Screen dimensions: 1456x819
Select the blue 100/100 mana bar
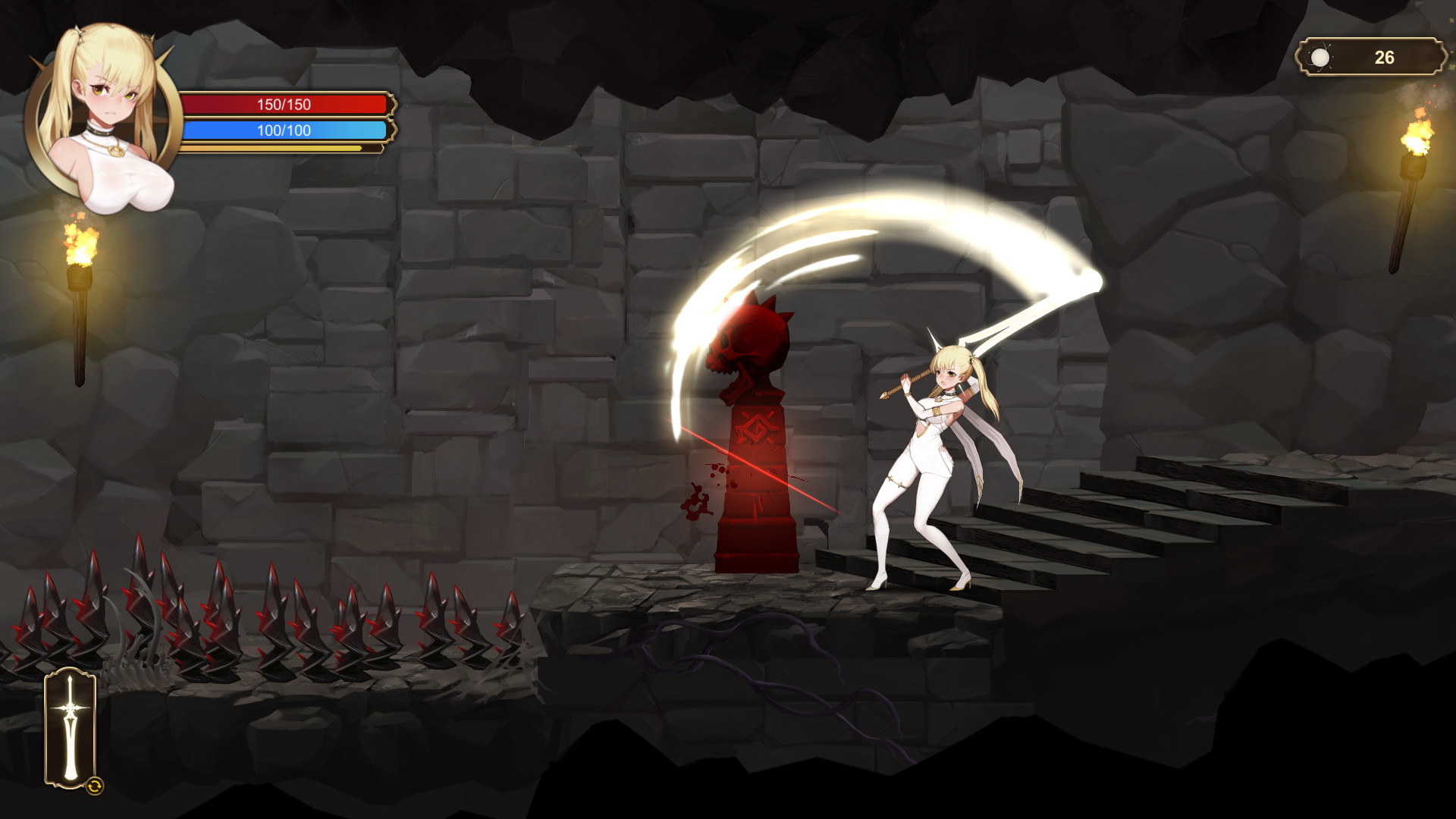(284, 130)
